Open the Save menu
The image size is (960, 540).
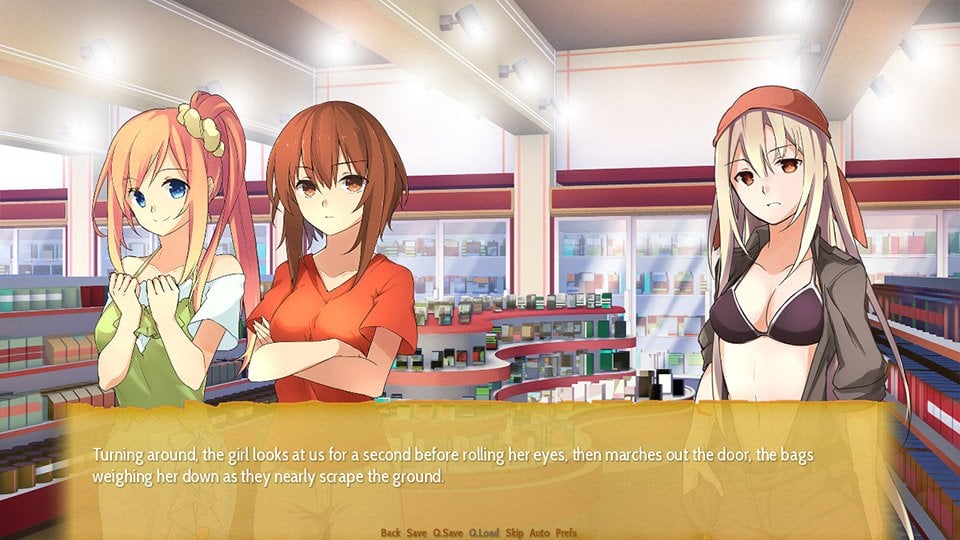click(417, 533)
